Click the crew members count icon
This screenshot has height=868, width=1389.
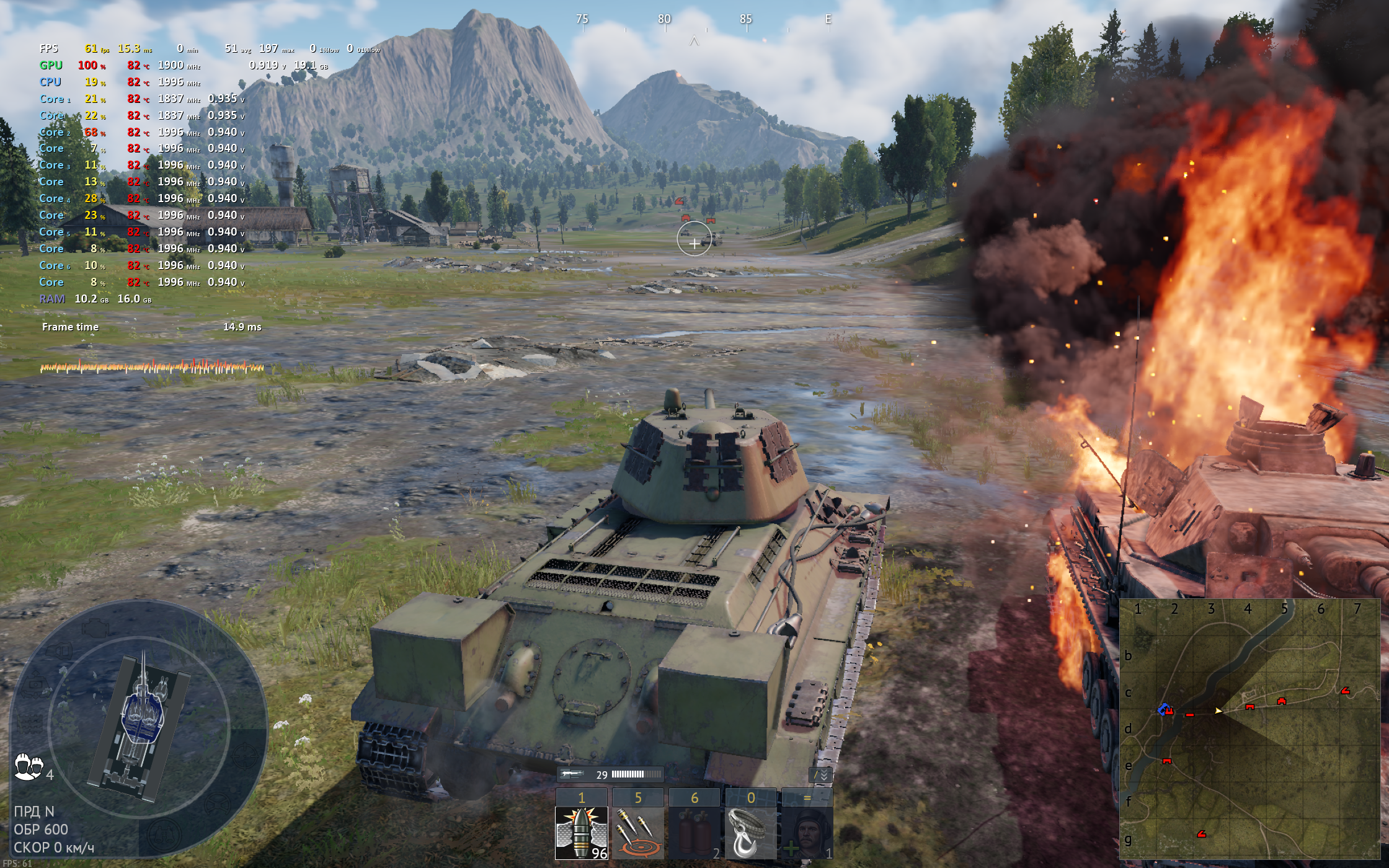[29, 767]
